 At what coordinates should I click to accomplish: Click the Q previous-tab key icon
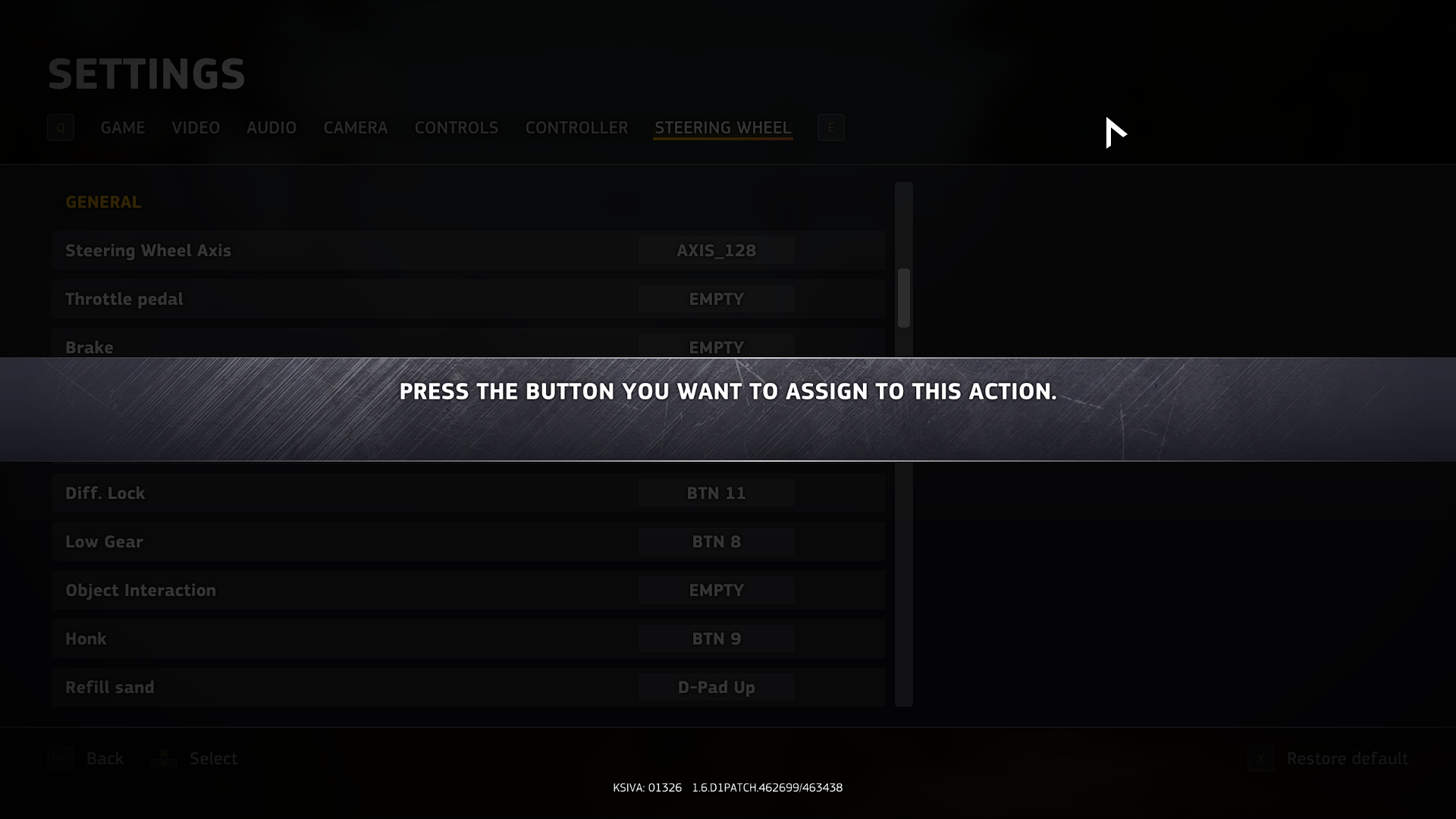coord(61,127)
